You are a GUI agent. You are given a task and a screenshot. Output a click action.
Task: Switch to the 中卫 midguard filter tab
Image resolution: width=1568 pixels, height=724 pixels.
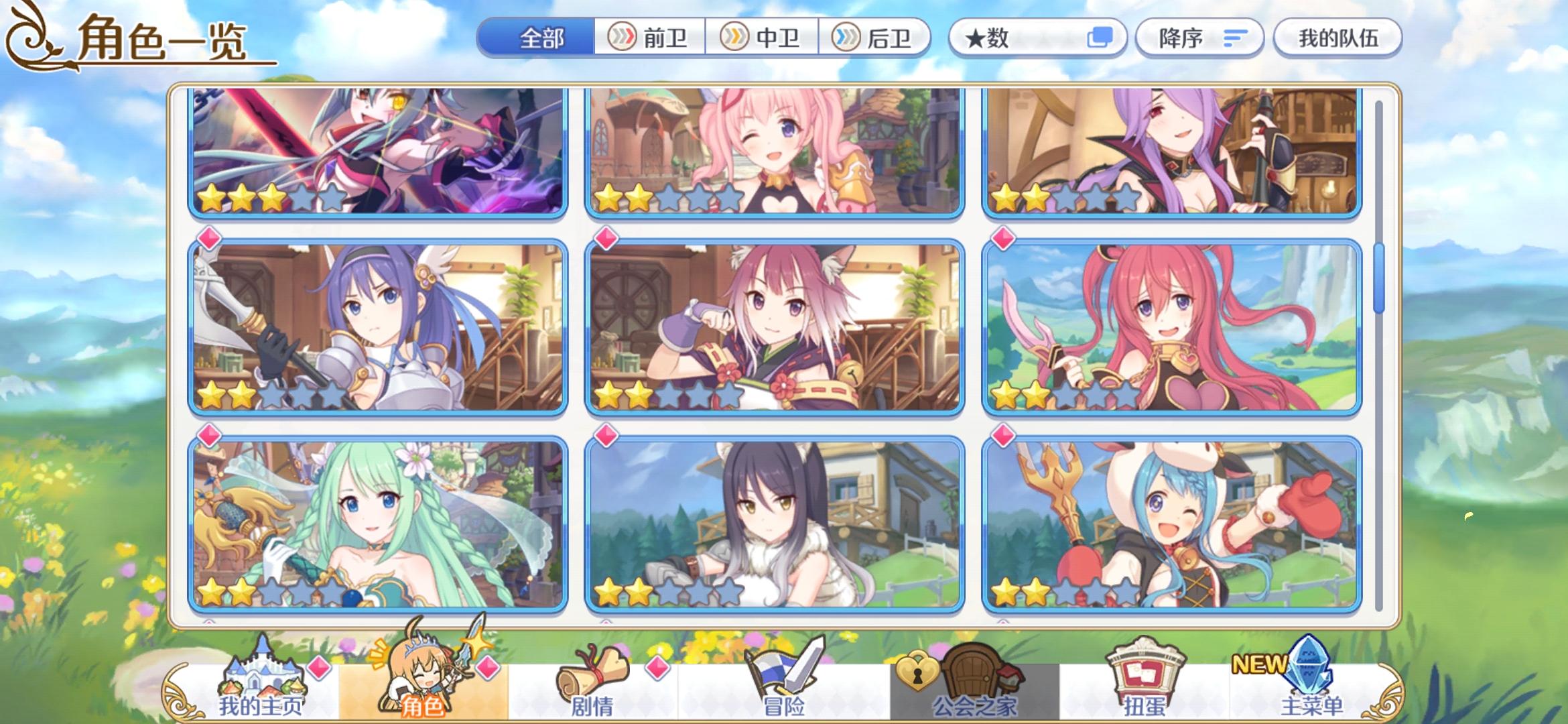(x=764, y=38)
